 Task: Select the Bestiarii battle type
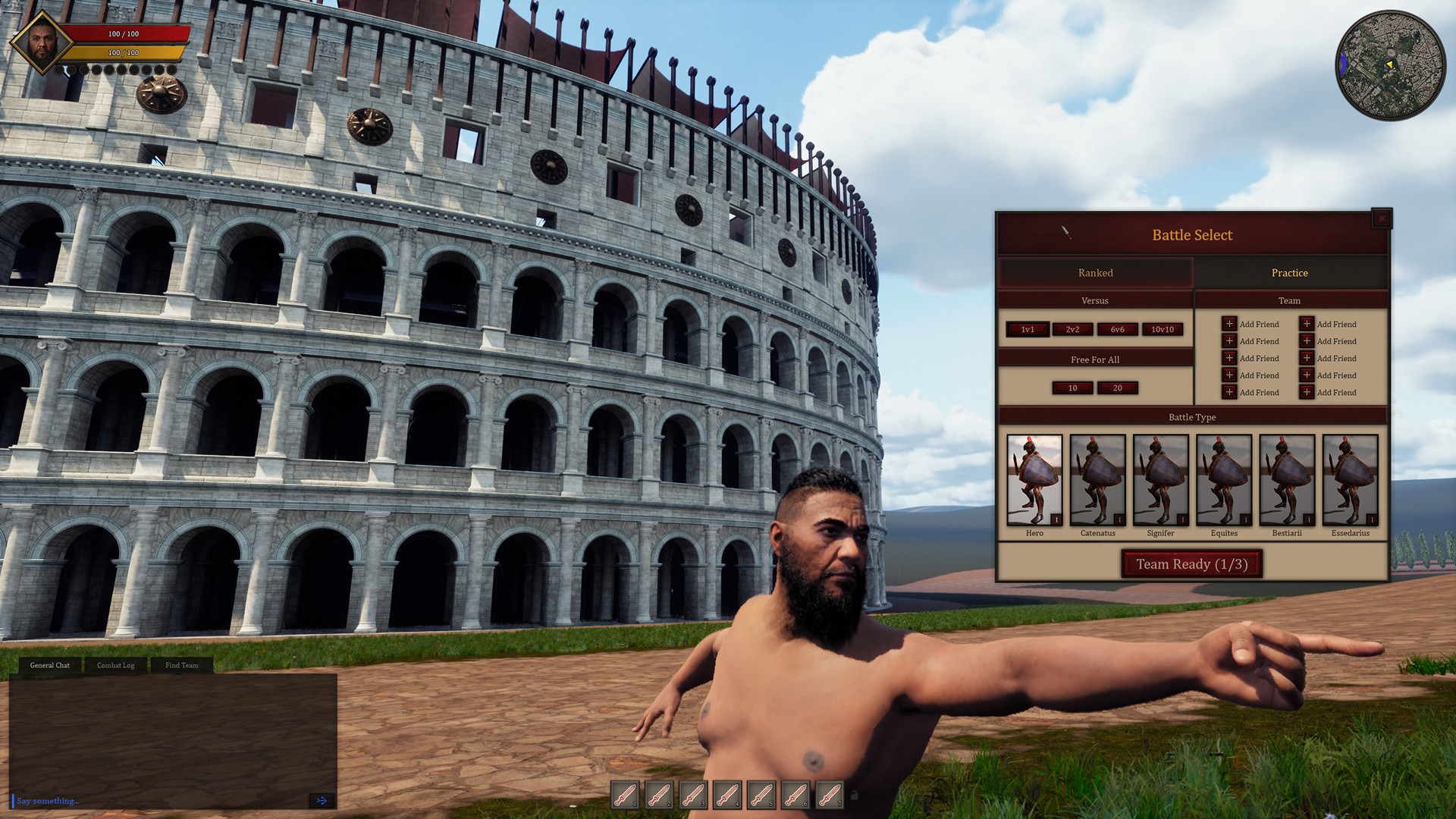(1287, 479)
